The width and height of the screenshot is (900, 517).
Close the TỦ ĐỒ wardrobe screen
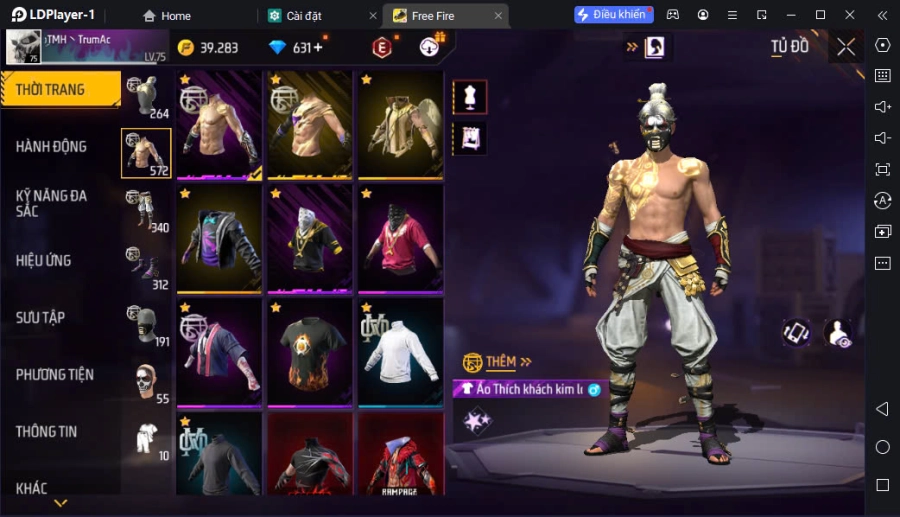[x=846, y=47]
